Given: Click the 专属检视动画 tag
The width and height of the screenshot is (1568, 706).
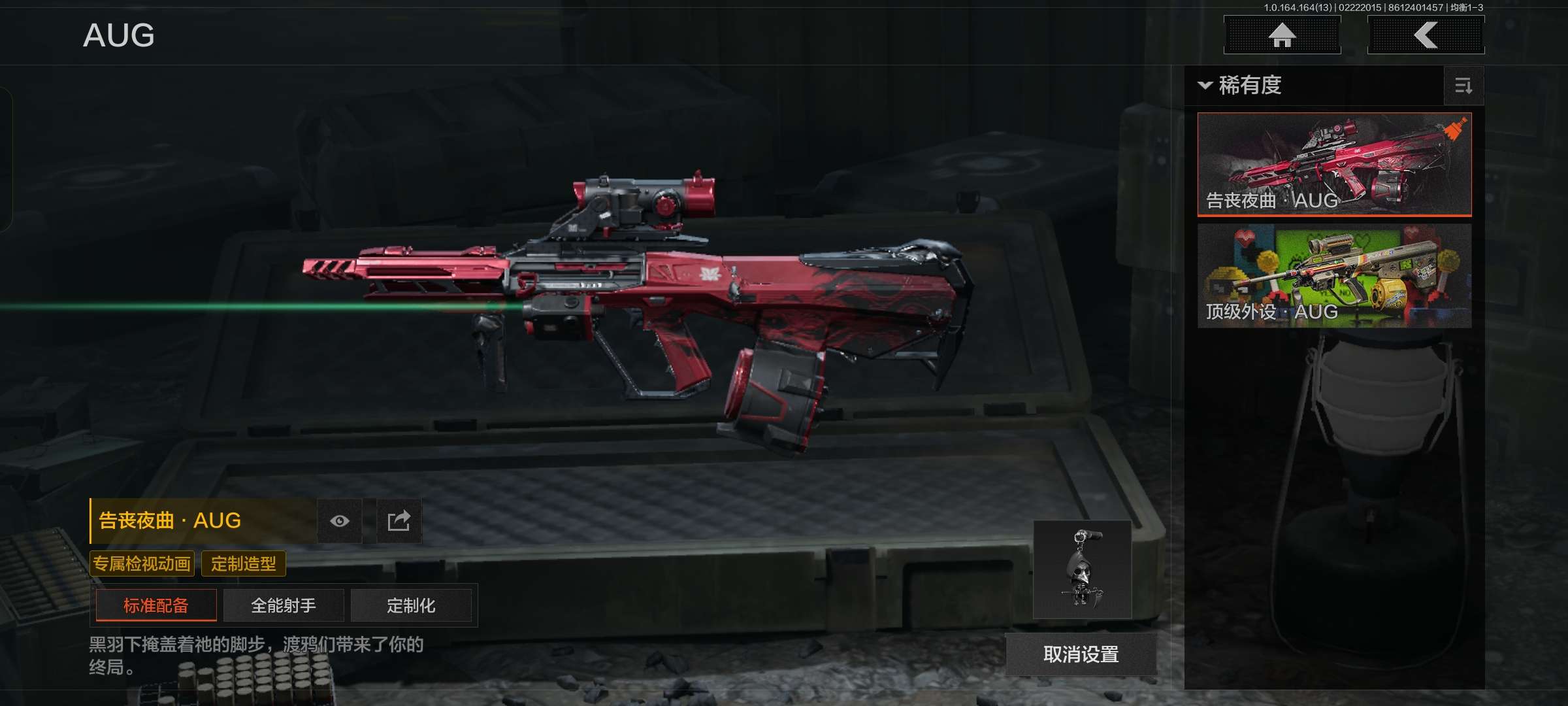Looking at the screenshot, I should [142, 563].
